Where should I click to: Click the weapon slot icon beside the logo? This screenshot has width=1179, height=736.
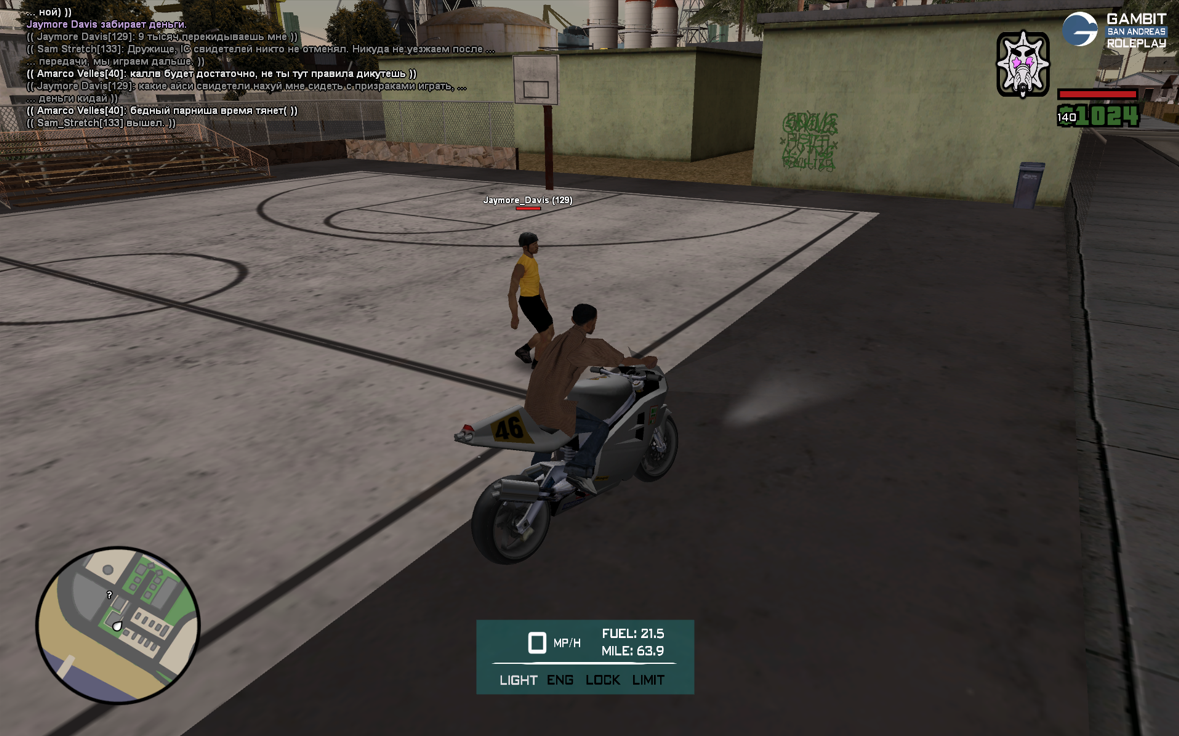pyautogui.click(x=1022, y=65)
